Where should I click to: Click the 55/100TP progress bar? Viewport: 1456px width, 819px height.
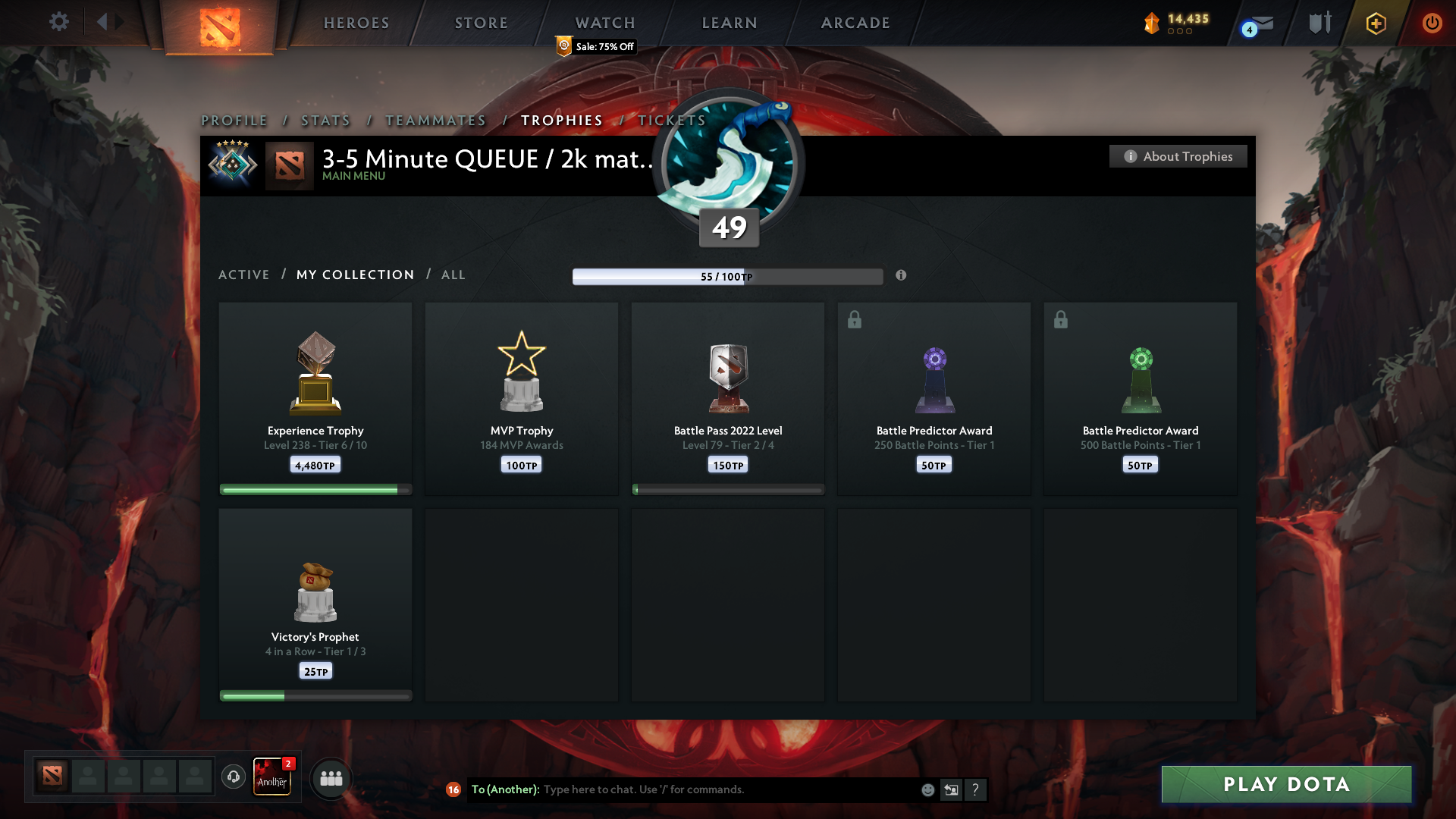pyautogui.click(x=728, y=276)
